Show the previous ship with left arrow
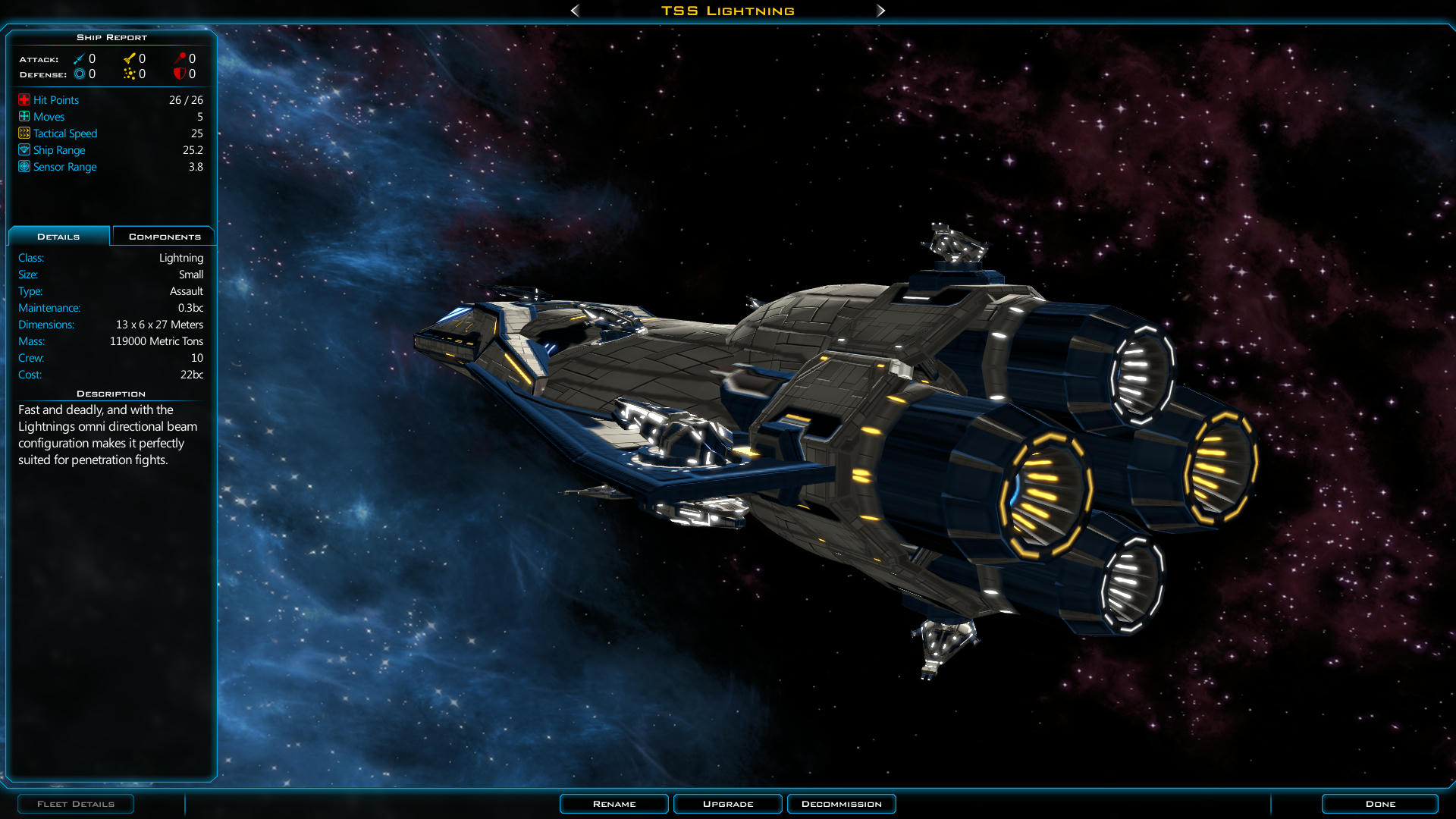Image resolution: width=1456 pixels, height=819 pixels. coord(575,11)
